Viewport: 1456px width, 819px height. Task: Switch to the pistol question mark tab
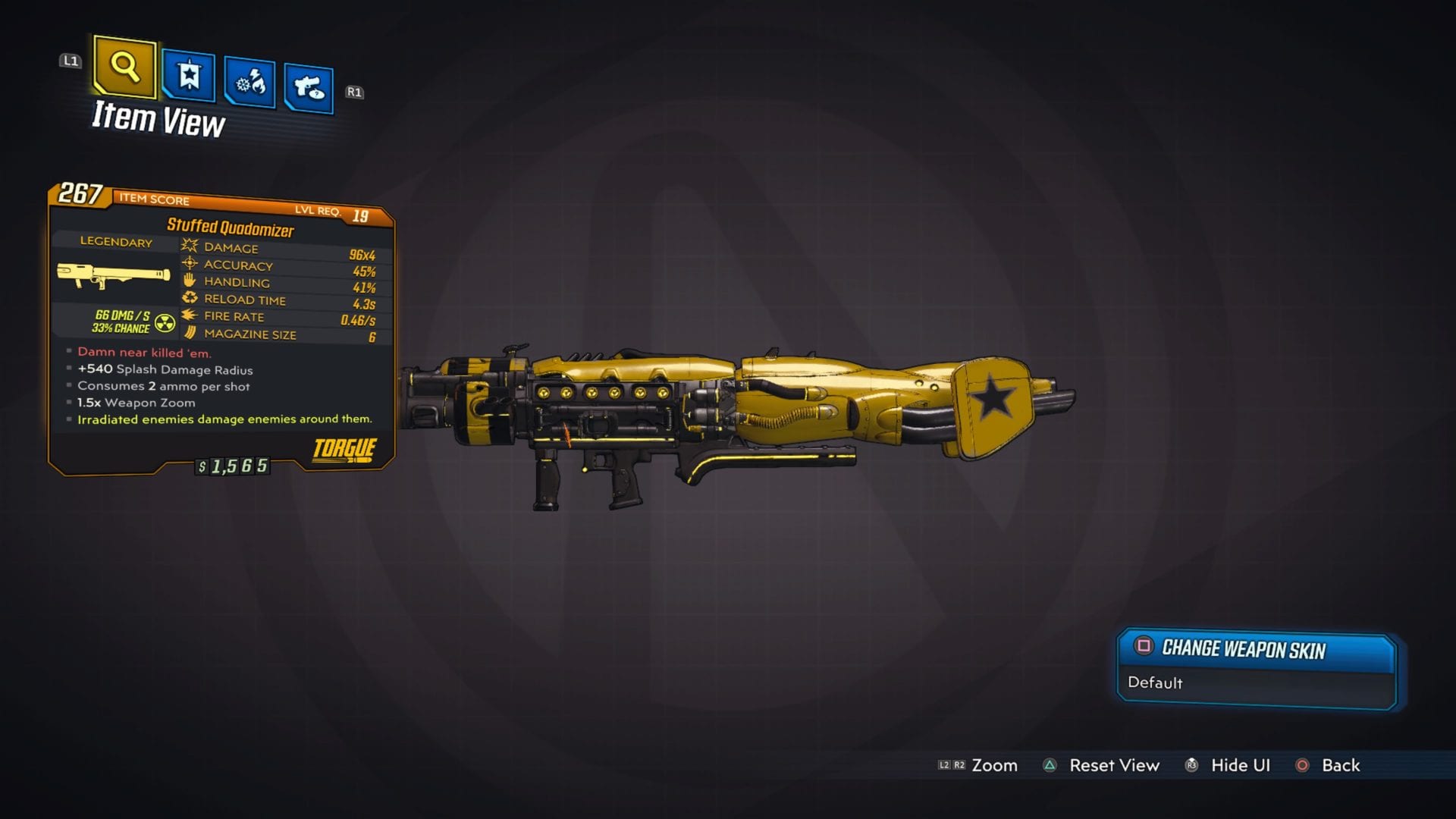(309, 89)
